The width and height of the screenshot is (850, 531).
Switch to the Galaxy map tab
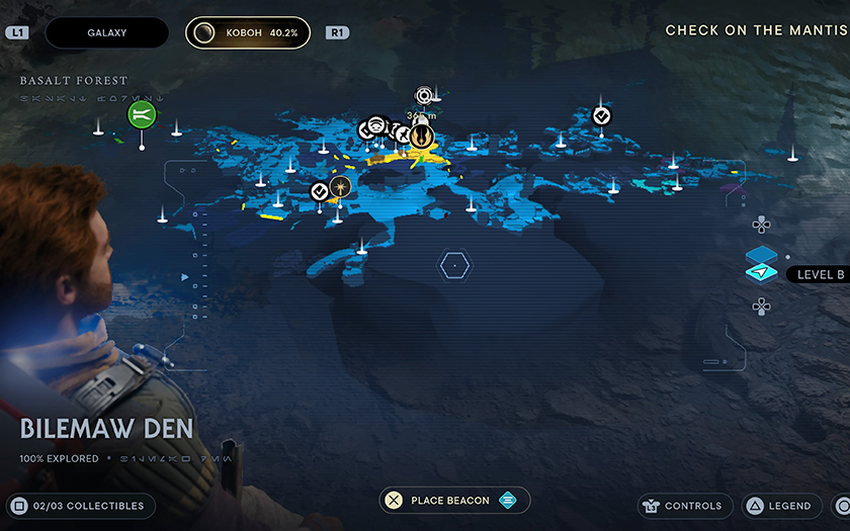pos(107,32)
